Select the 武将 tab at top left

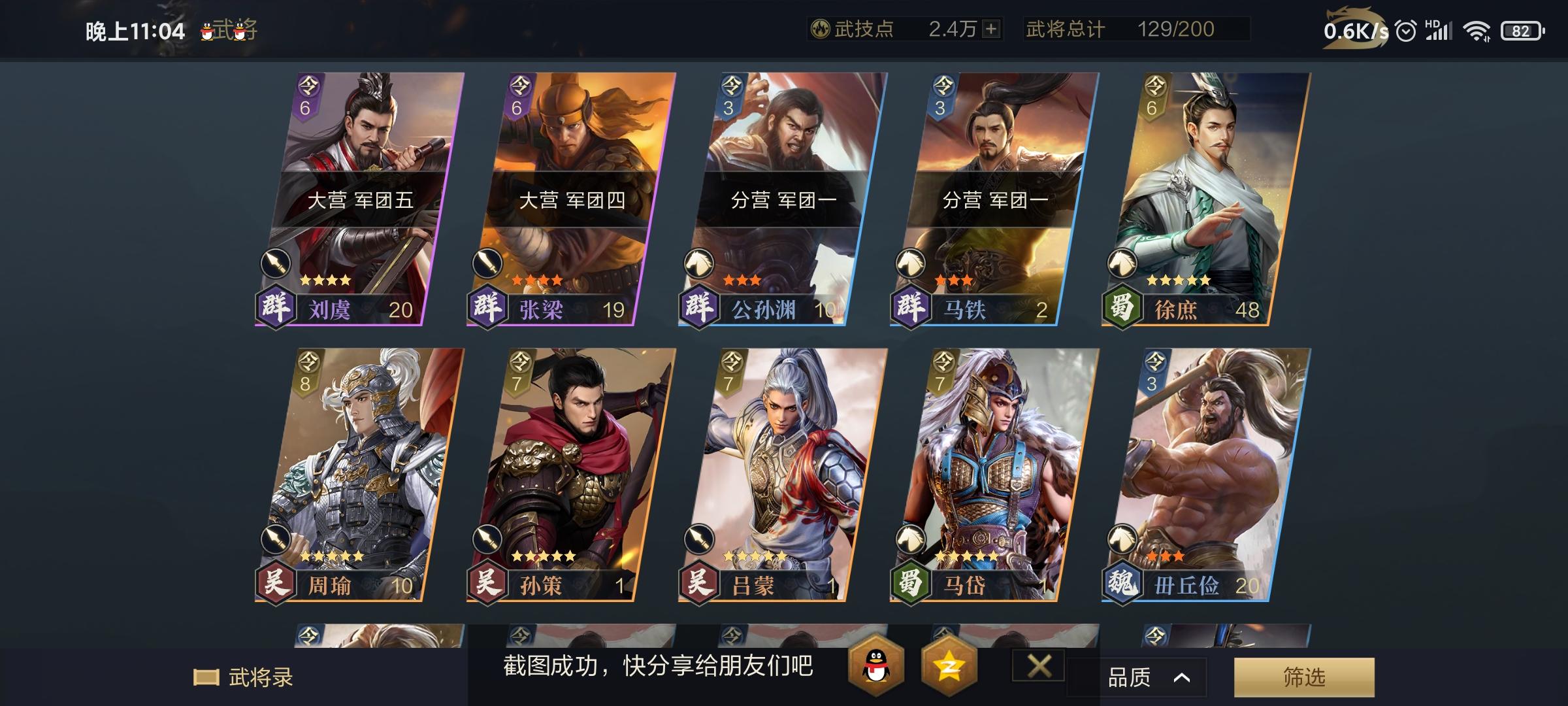click(x=230, y=29)
